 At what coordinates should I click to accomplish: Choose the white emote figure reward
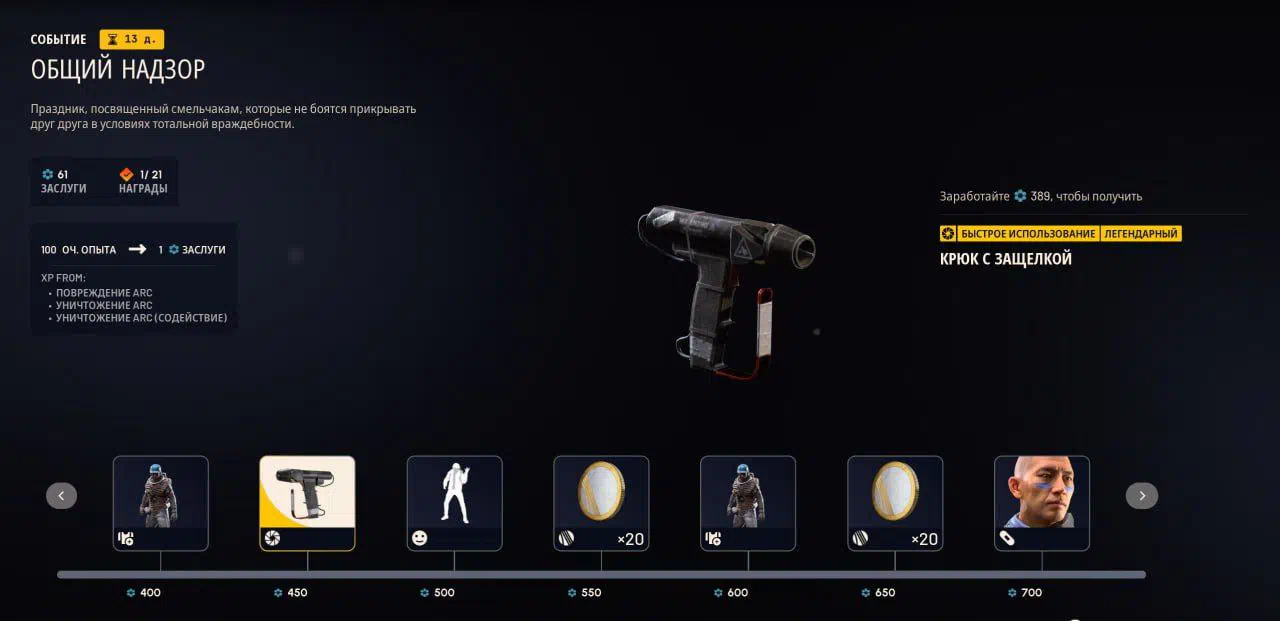(x=454, y=503)
